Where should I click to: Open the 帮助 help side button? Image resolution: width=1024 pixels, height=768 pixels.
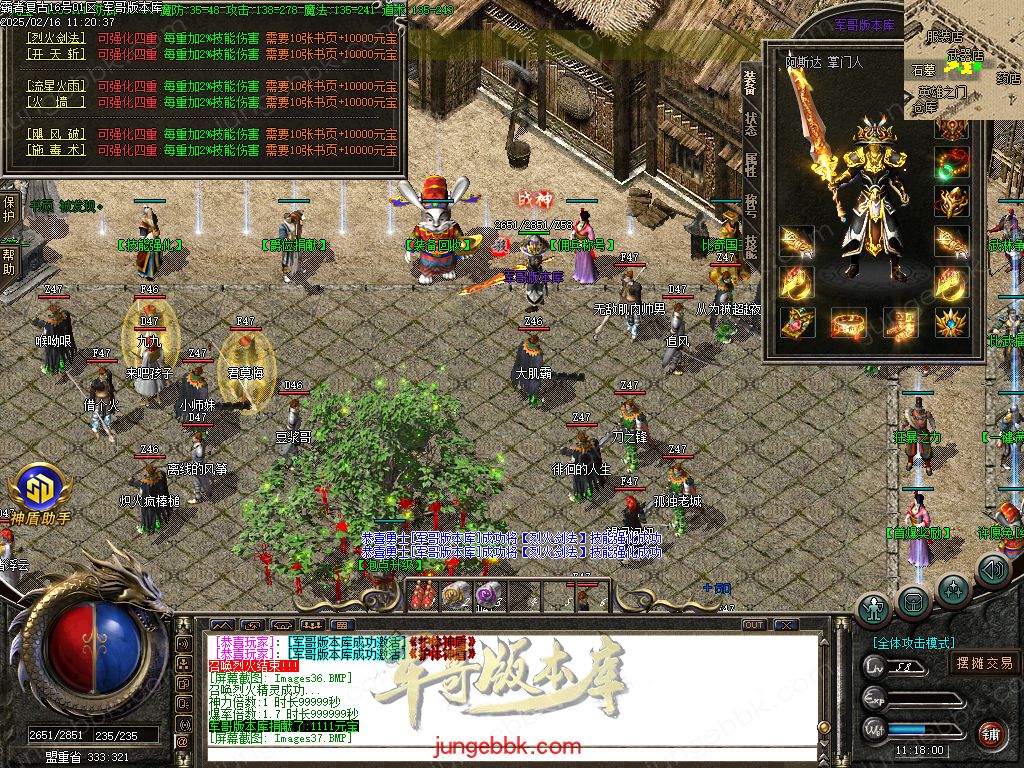tap(9, 263)
